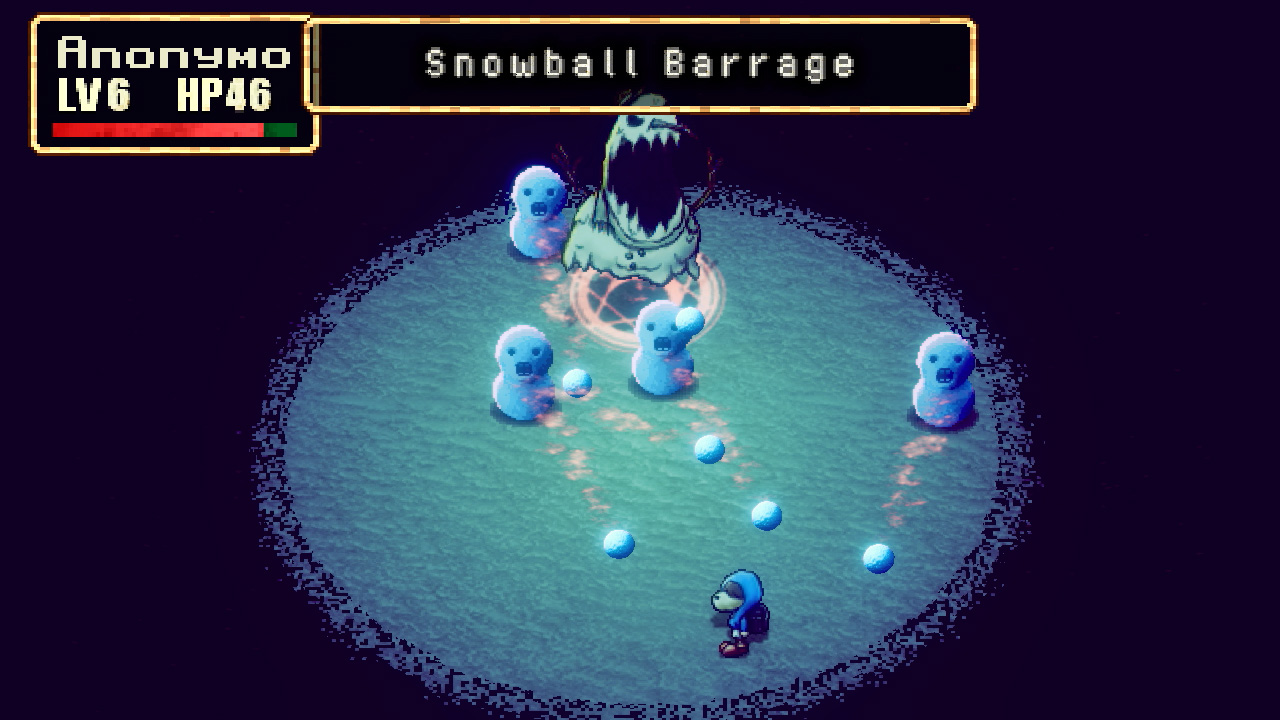Image resolution: width=1280 pixels, height=720 pixels.
Task: Click the Snowball Barrage attack banner
Action: click(x=640, y=62)
